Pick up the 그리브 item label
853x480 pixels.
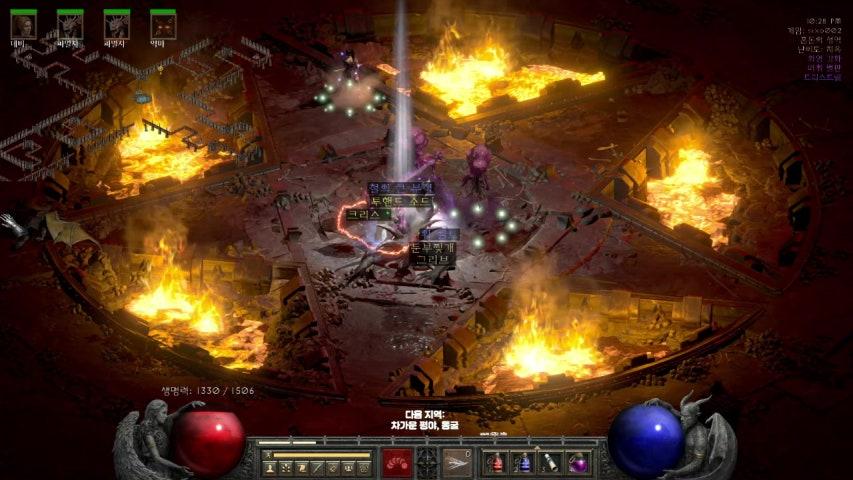(x=433, y=259)
